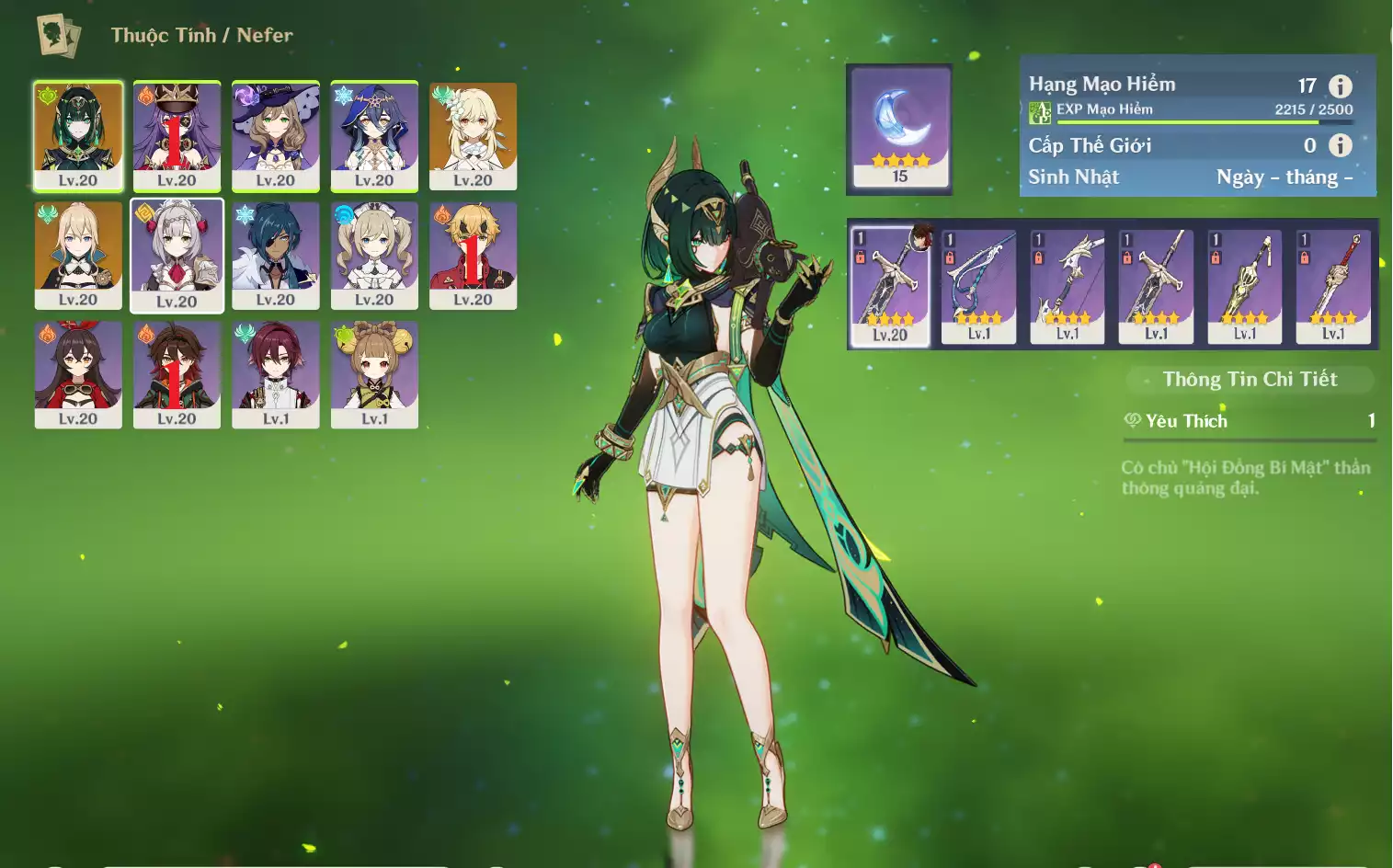
Task: Choose Chevreuse with the eyepatch and crown hat
Action: click(x=177, y=135)
